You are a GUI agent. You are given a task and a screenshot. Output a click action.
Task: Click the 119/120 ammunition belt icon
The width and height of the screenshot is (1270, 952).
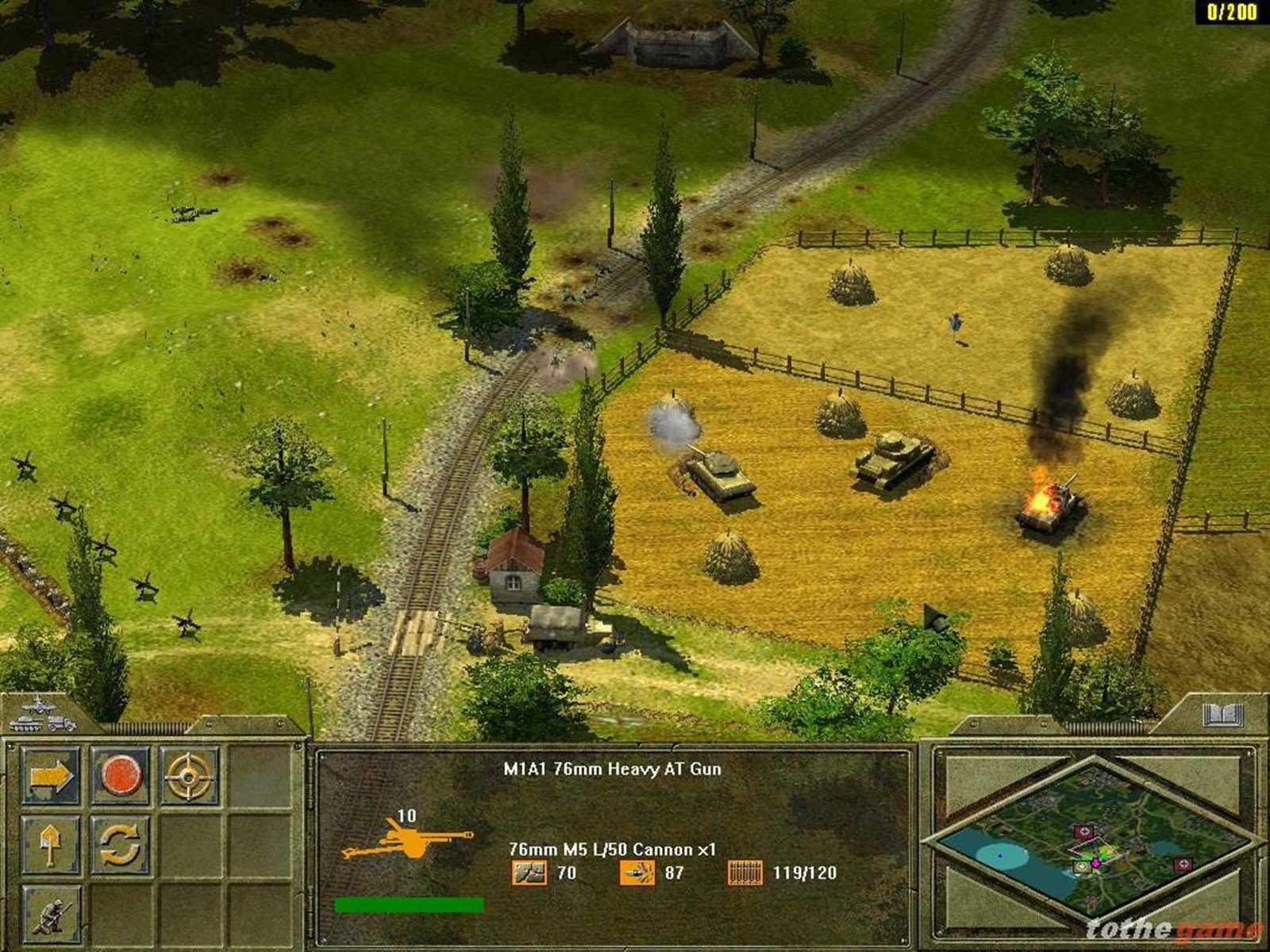pyautogui.click(x=744, y=871)
